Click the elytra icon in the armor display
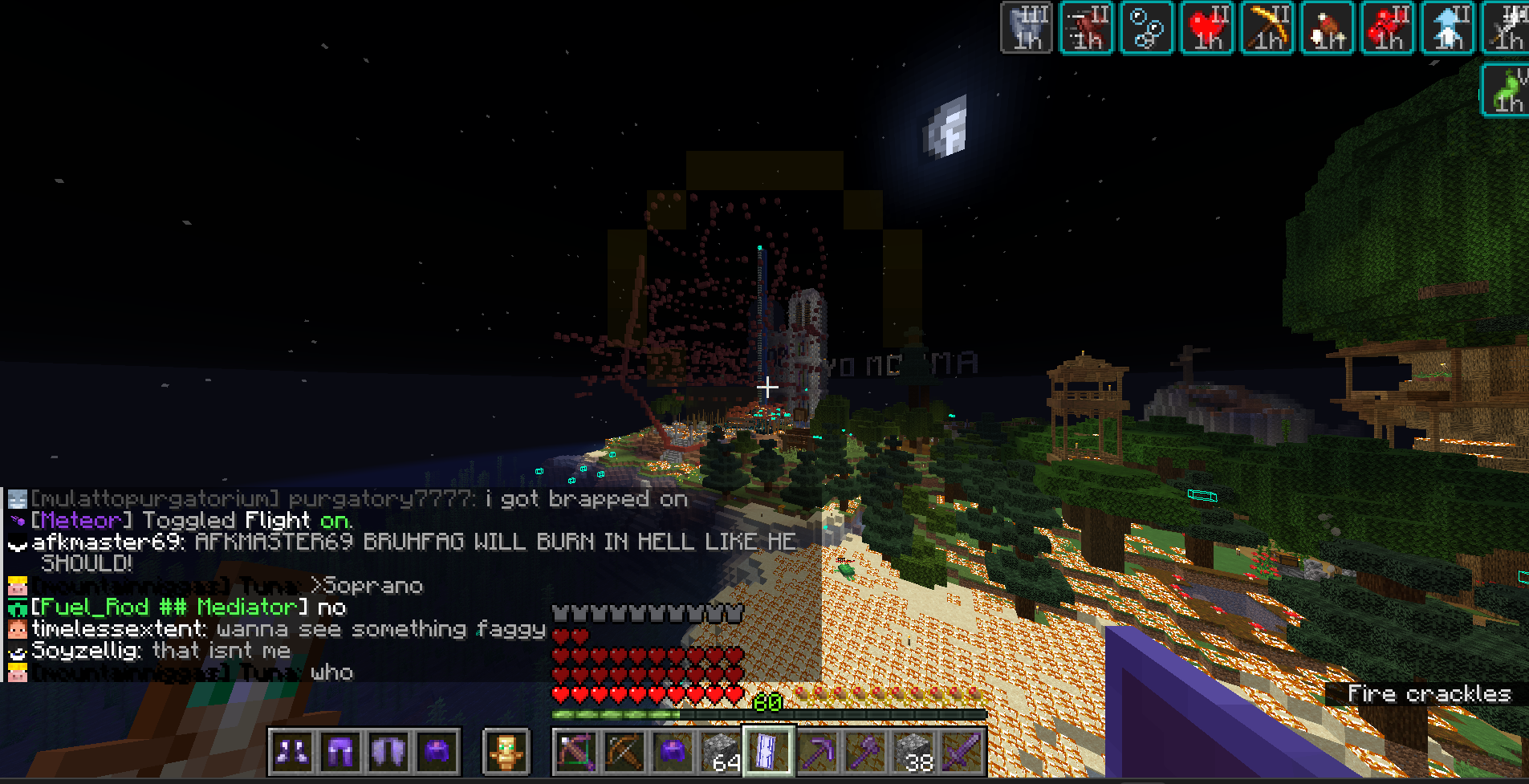This screenshot has width=1529, height=784. (x=388, y=752)
